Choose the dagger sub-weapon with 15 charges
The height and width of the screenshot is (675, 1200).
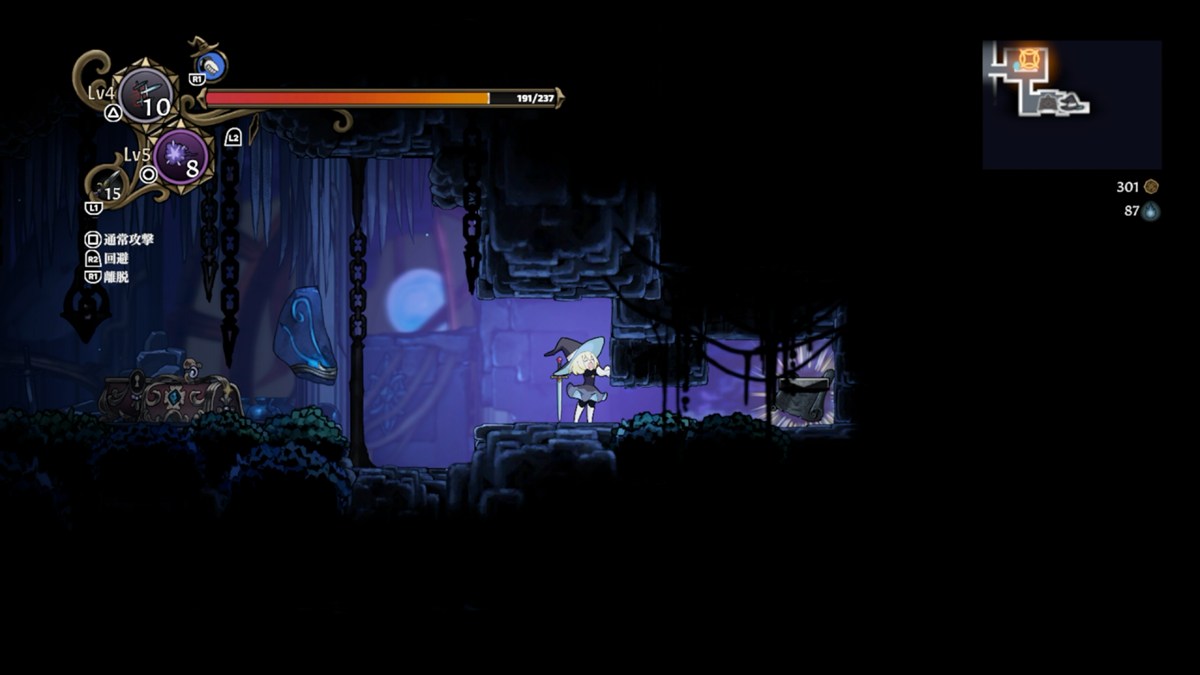click(x=110, y=186)
